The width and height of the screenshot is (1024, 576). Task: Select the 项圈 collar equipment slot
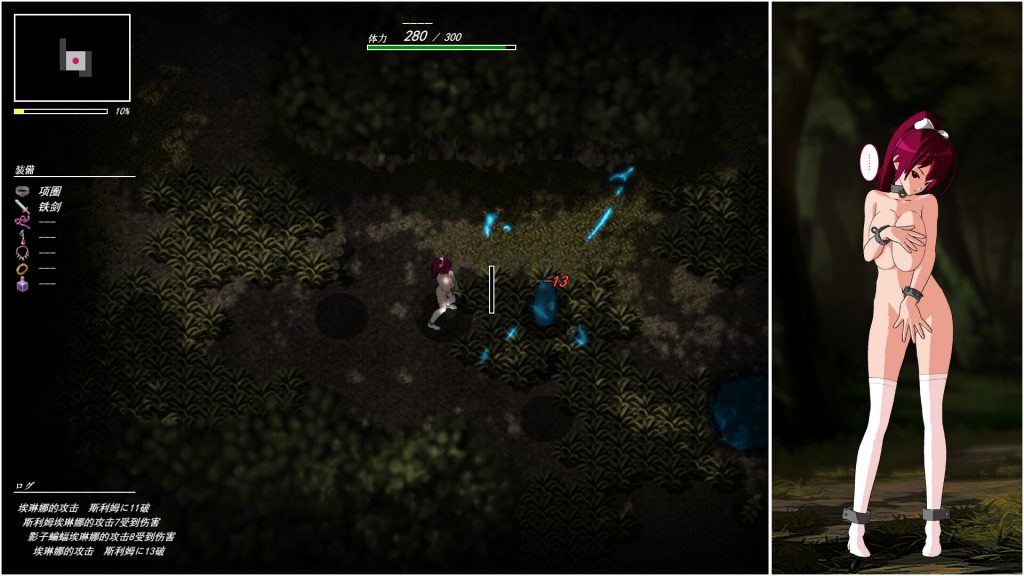(x=23, y=191)
